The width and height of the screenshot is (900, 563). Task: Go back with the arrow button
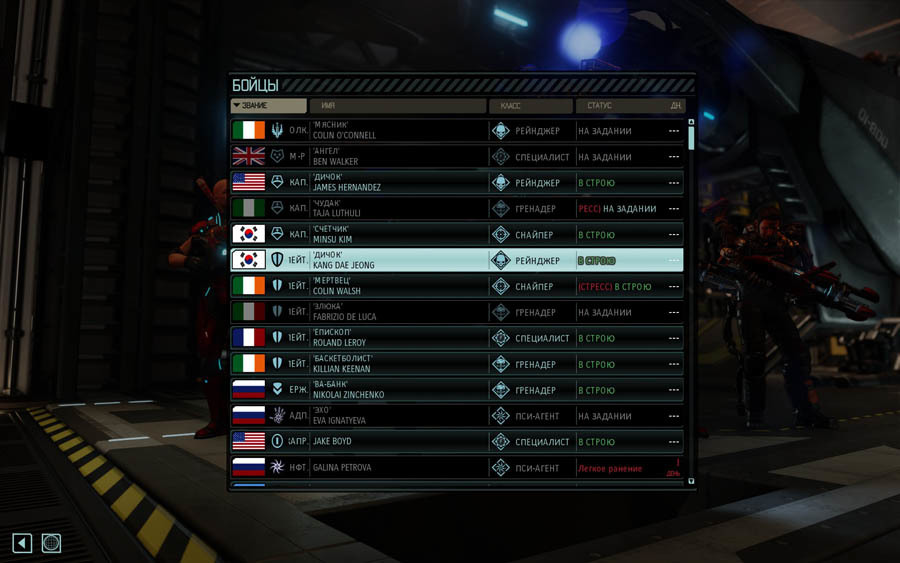pos(22,543)
